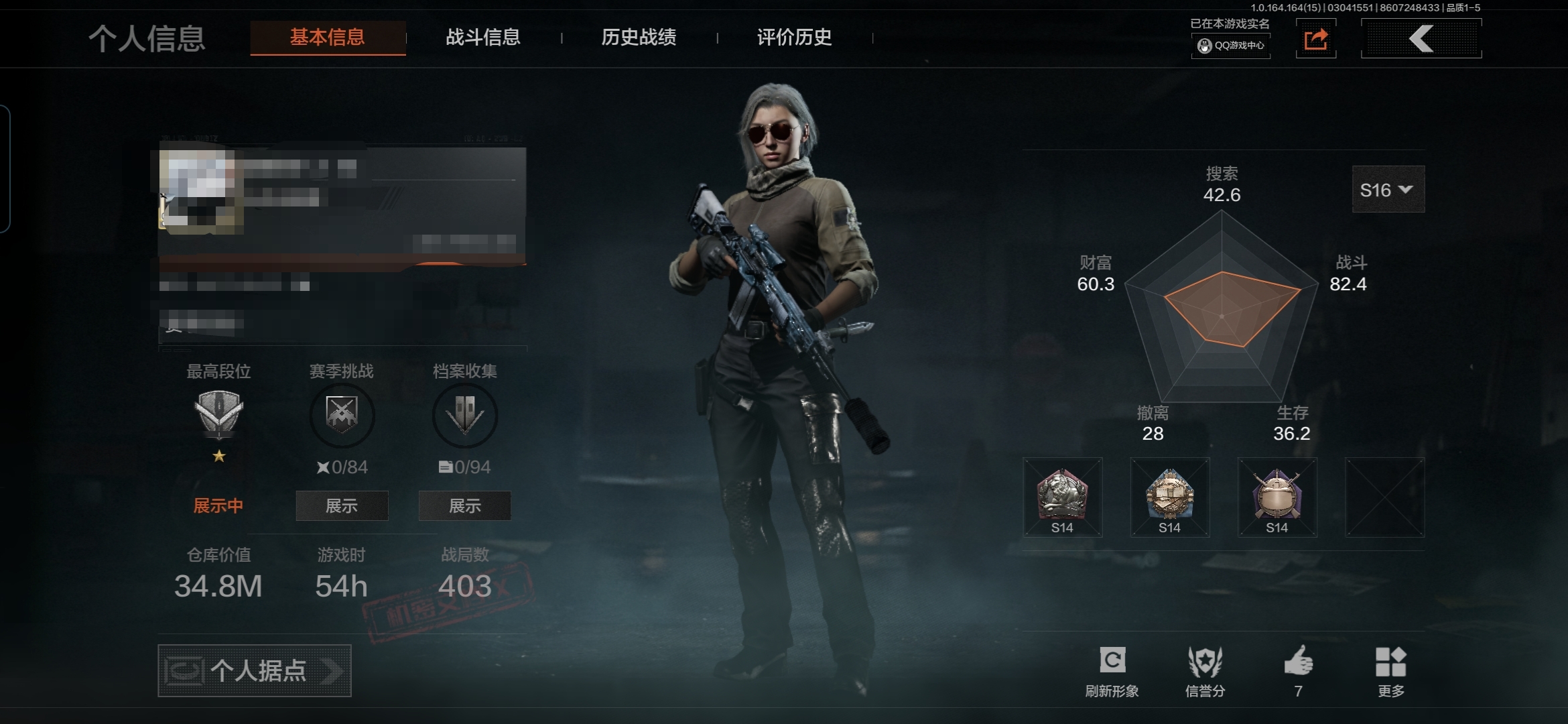This screenshot has width=1568, height=724.
Task: View the 历史战绩 tab
Action: pos(639,38)
